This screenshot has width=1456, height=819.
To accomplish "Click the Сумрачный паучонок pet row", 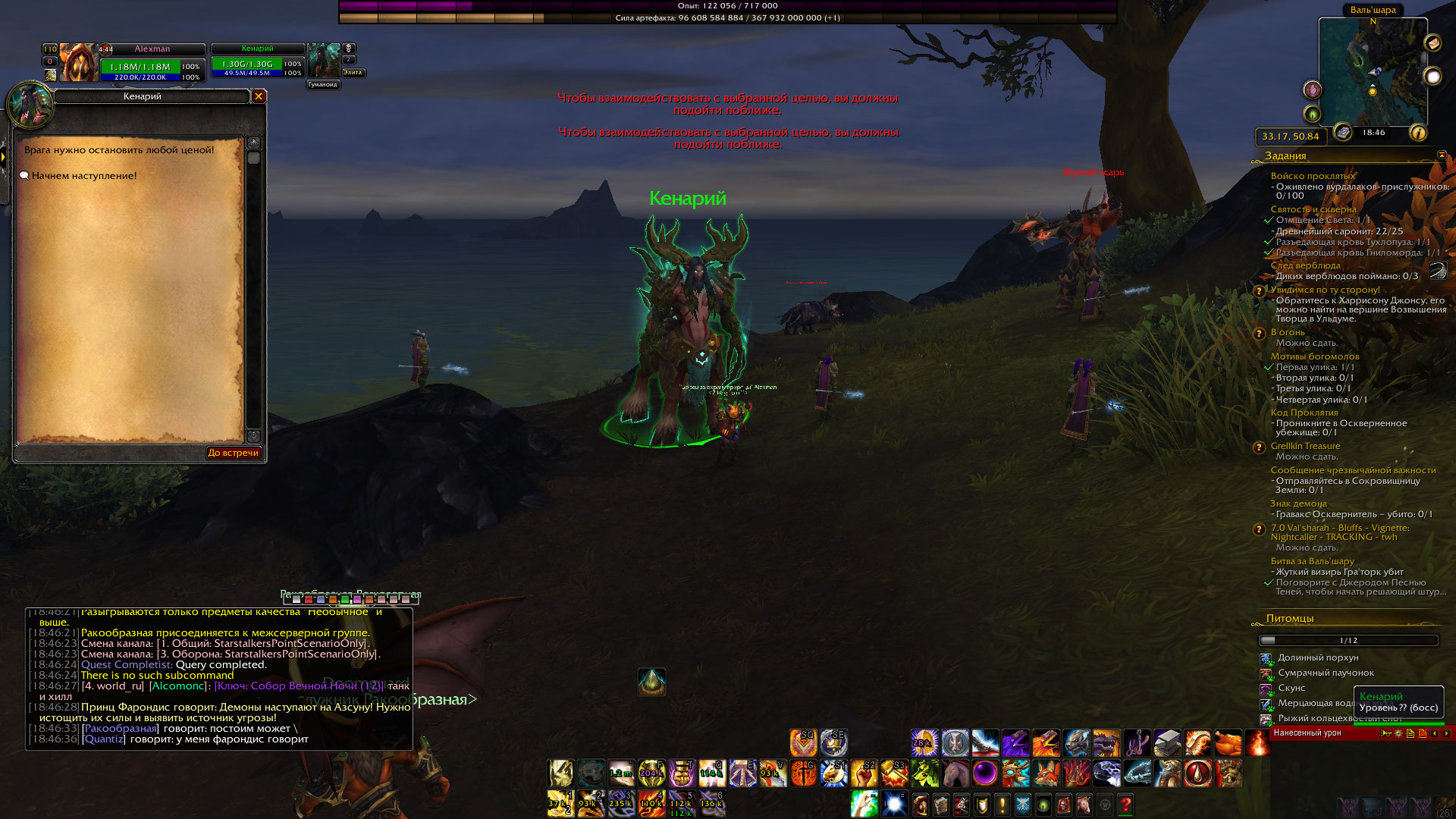I will [x=1326, y=673].
